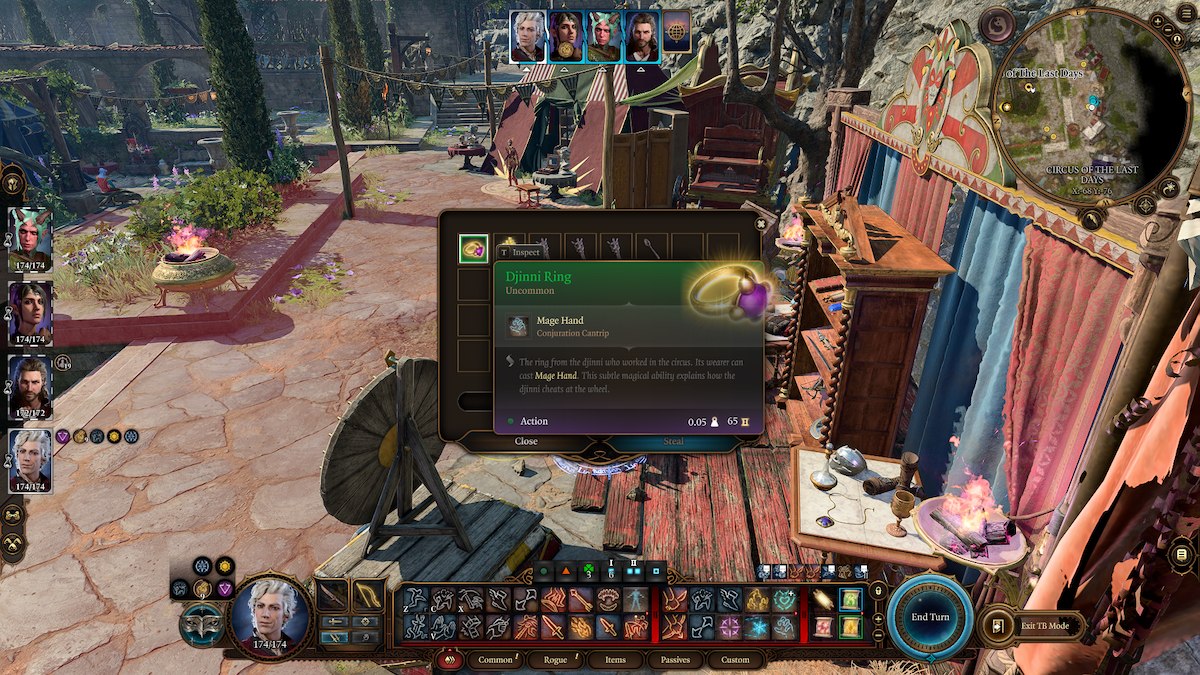Select the bearded man's portrait in turn order

pos(642,37)
